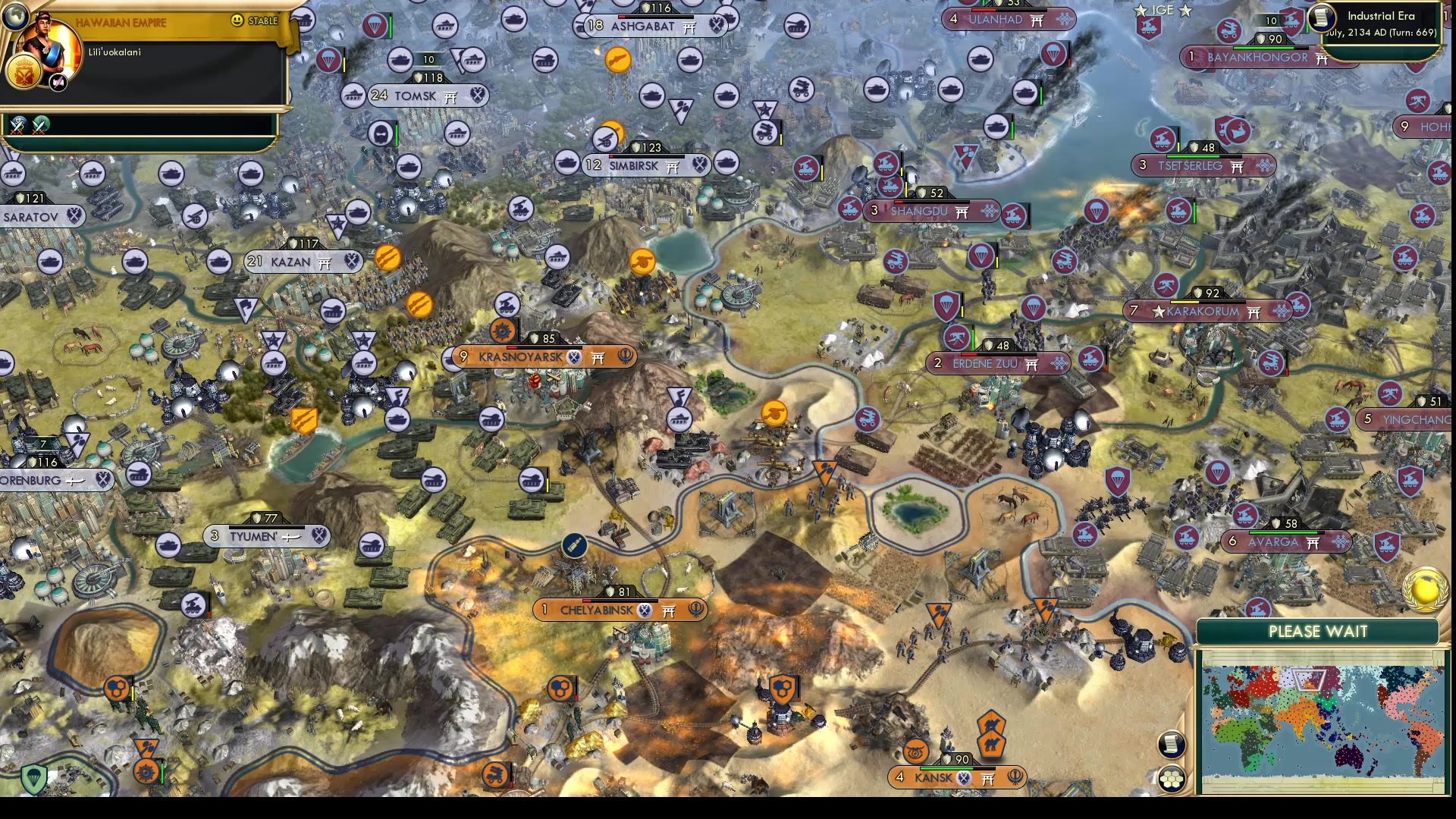Open the notification log scroll icon
1456x819 pixels.
(x=1172, y=743)
